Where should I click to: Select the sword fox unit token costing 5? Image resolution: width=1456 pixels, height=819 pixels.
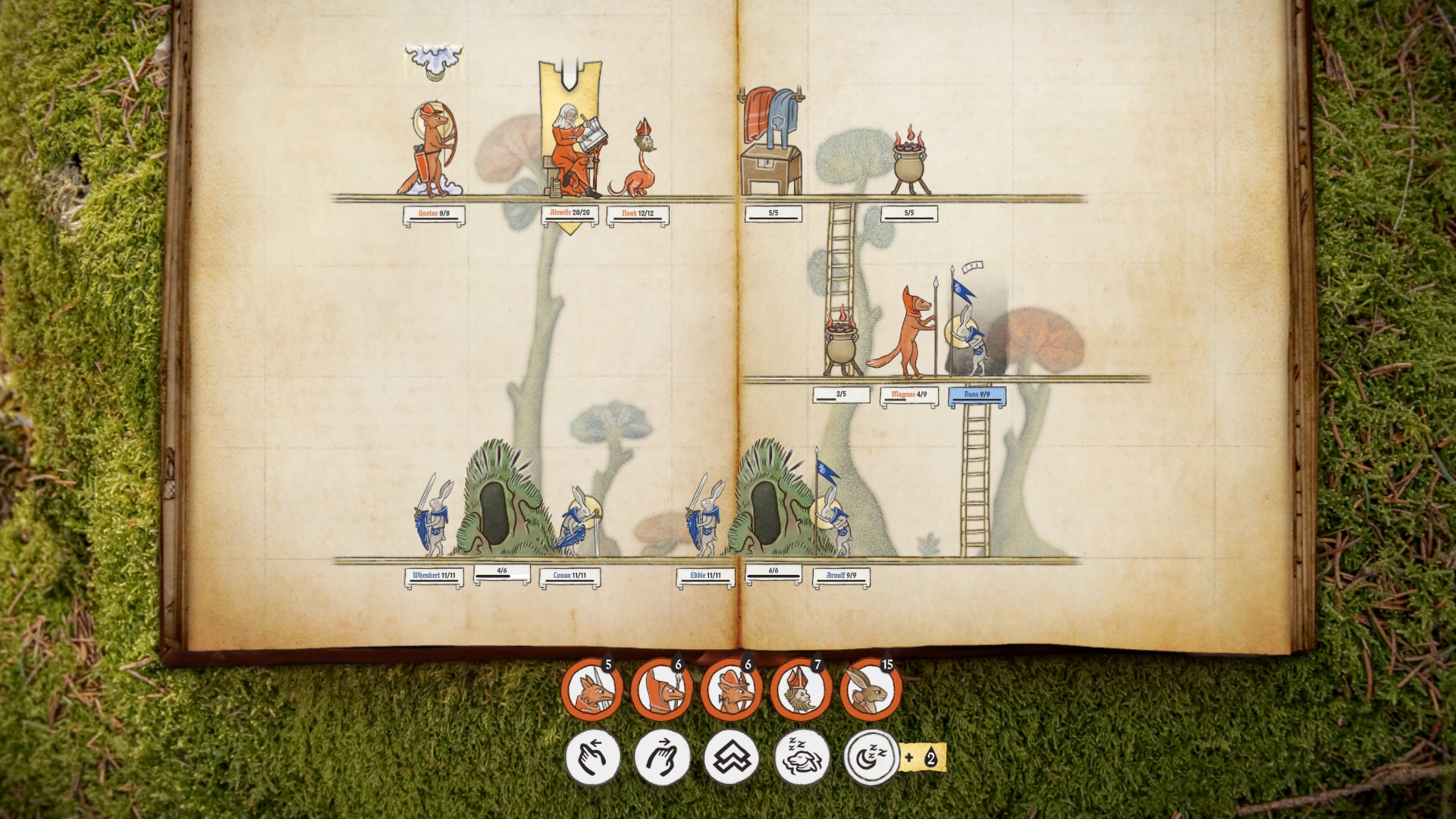(592, 689)
